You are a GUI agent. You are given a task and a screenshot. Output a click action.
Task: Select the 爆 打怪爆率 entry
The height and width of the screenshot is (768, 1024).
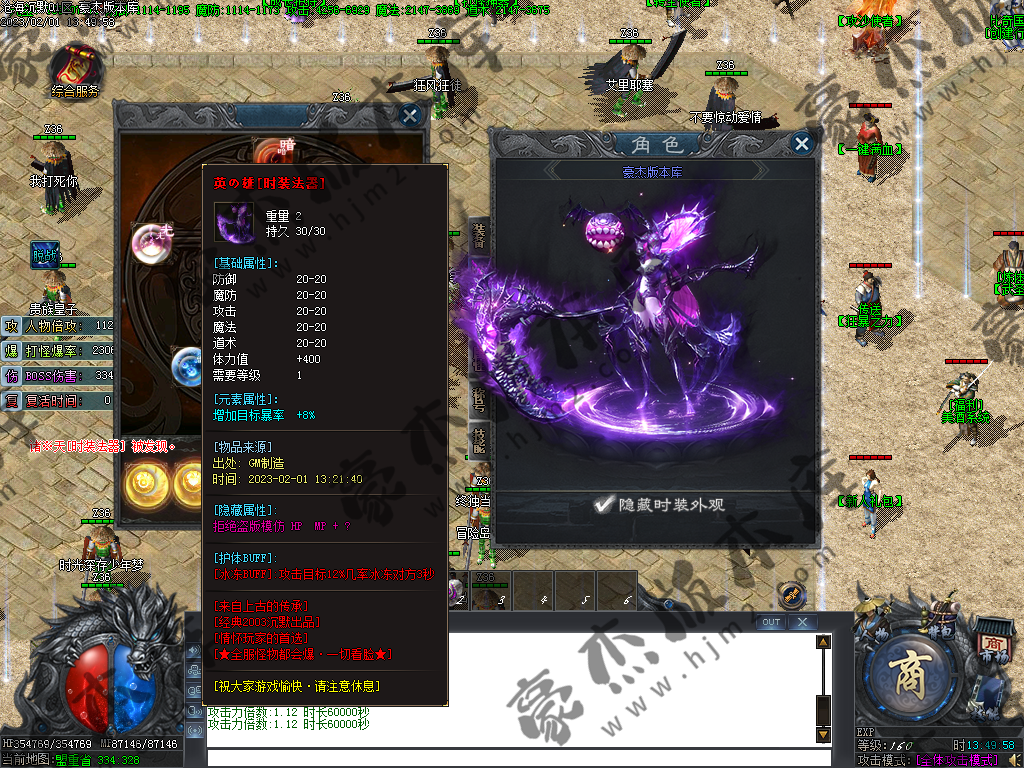tap(58, 350)
